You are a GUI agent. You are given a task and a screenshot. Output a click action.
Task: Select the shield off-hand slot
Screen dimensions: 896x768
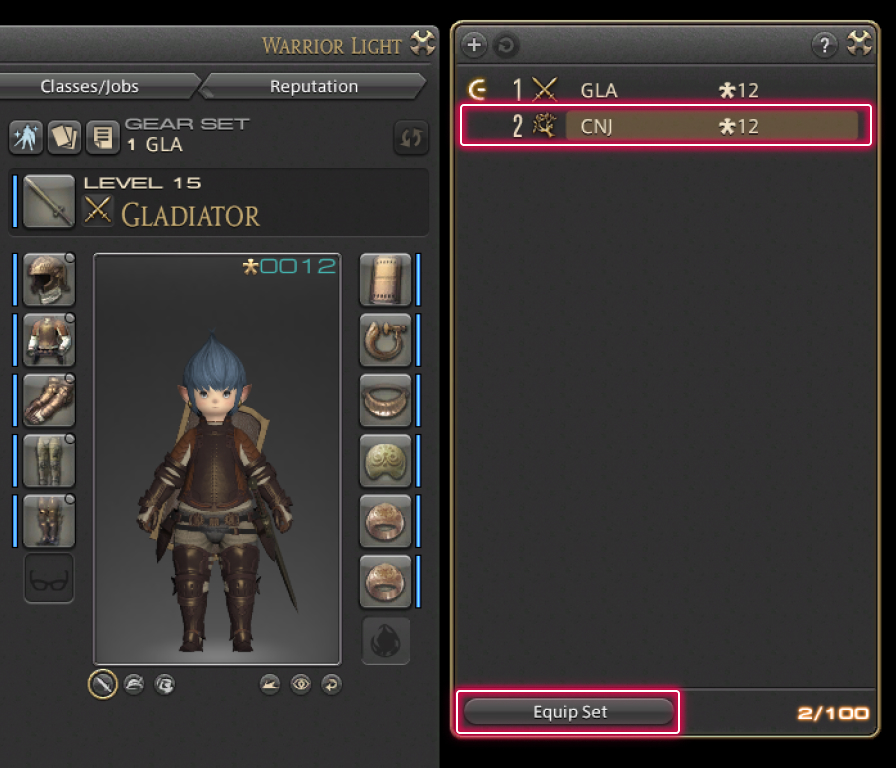point(385,279)
